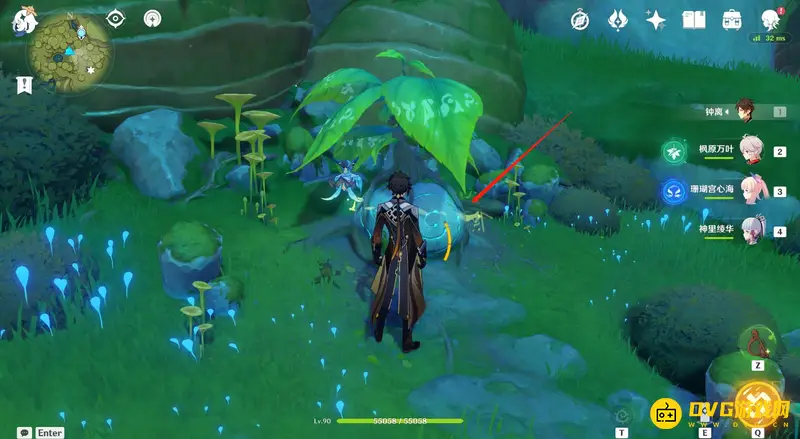
Task: Open the quest log bookmark icon
Action: click(x=22, y=84)
